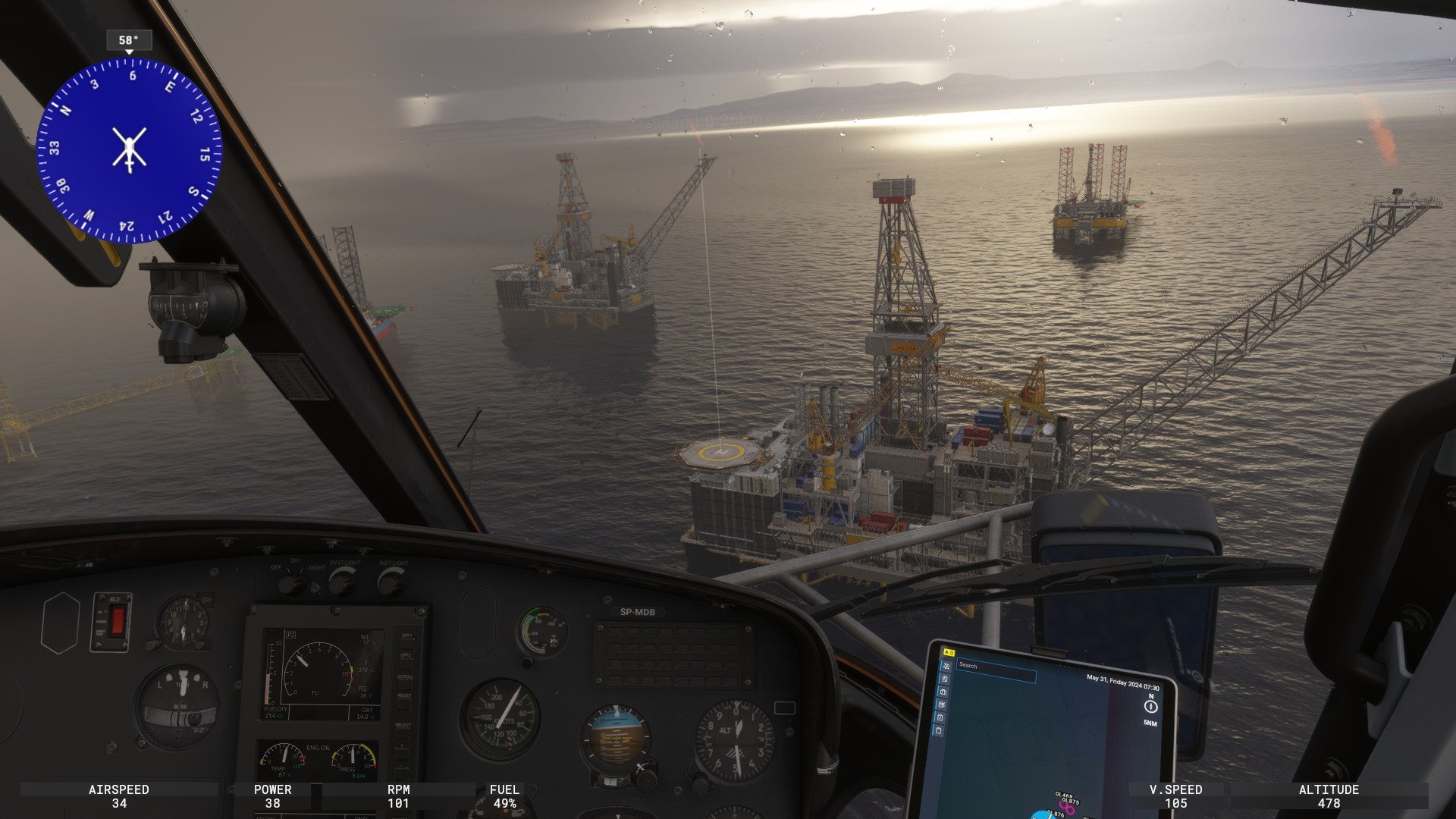
Task: Click the north compass icon on tablet map
Action: (x=1150, y=707)
